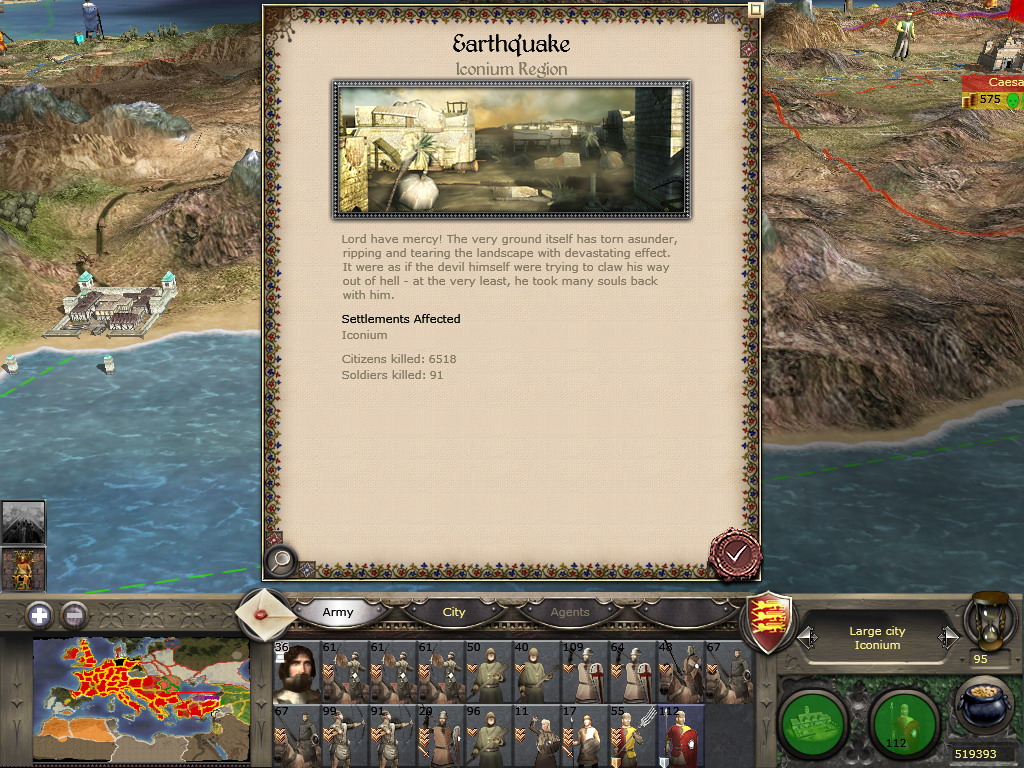Minimize the Earthquake scroll with the corner square

pos(756,10)
